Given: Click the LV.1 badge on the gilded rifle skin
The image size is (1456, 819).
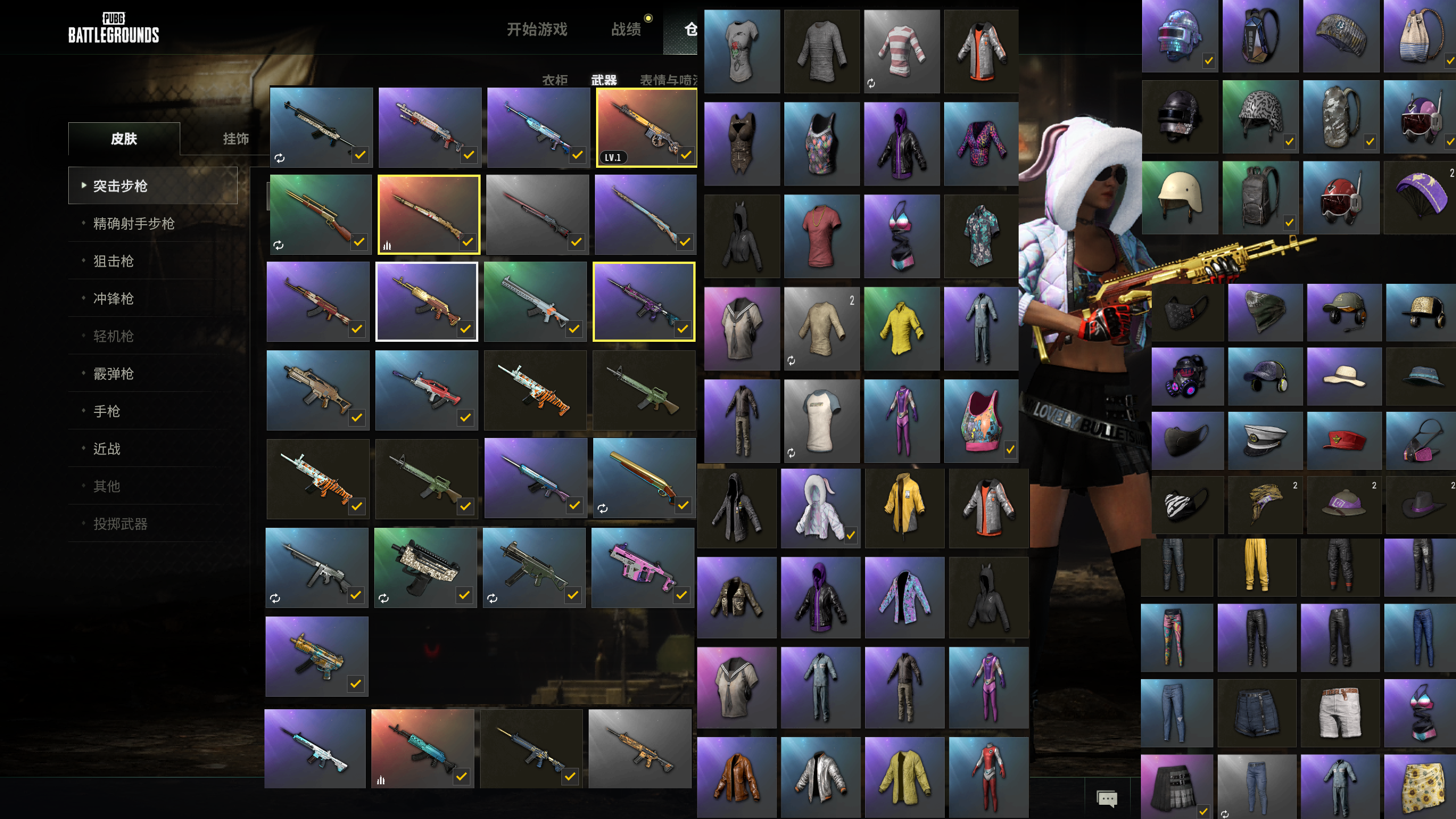Looking at the screenshot, I should pos(615,157).
